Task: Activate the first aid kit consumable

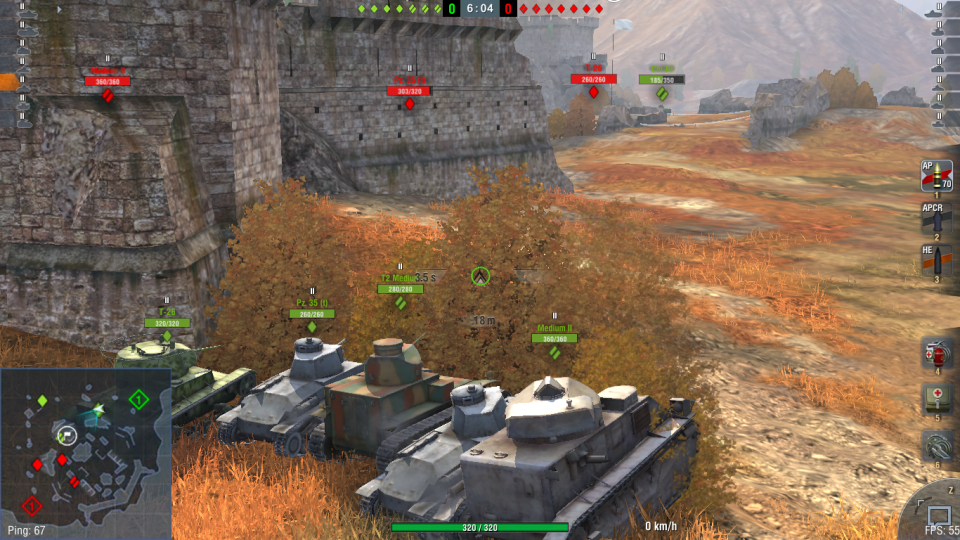Action: (x=937, y=399)
